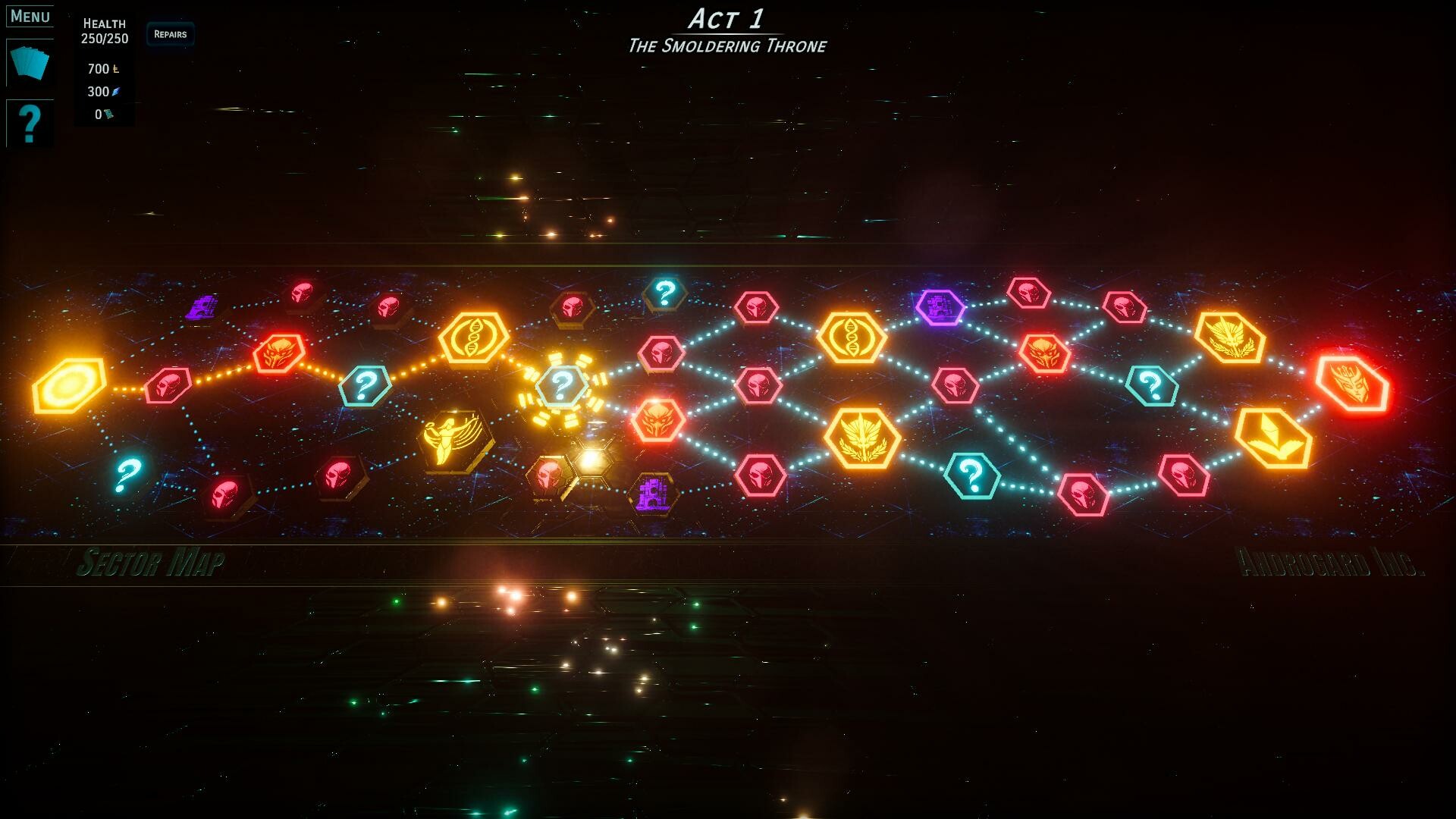Click the Sector Map label
Screen dimensions: 1456x819
[x=152, y=561]
